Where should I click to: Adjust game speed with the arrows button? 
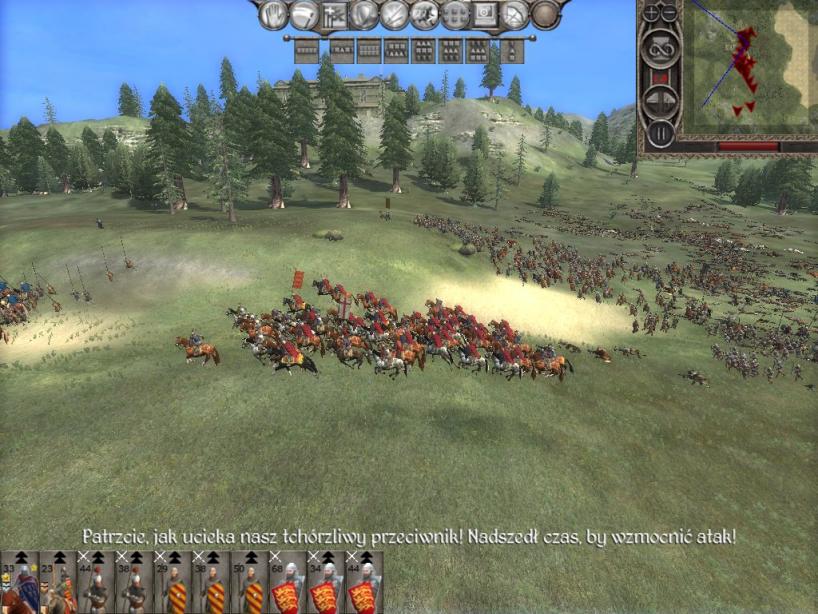[660, 100]
